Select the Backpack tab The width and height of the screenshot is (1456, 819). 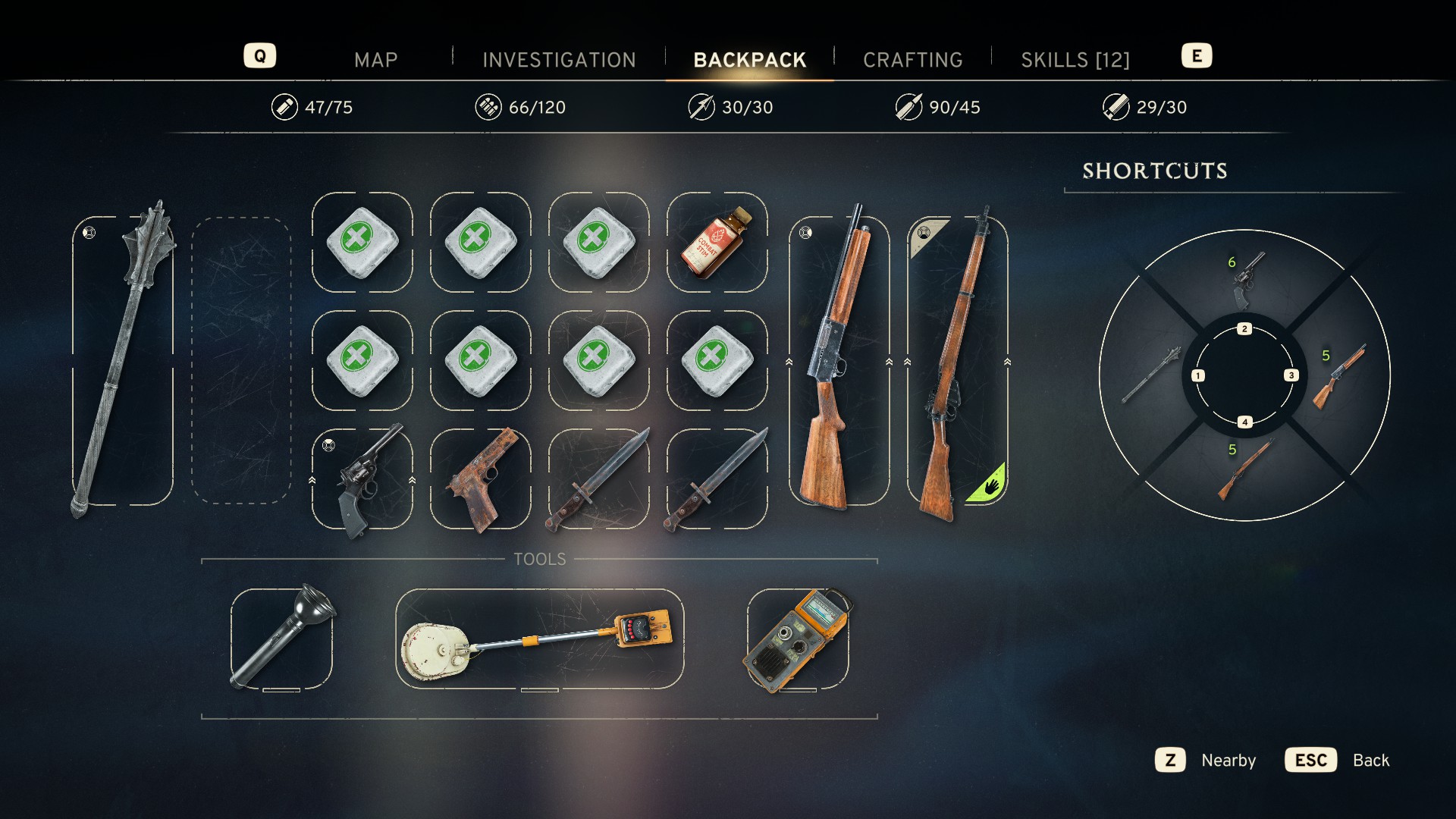(x=749, y=60)
